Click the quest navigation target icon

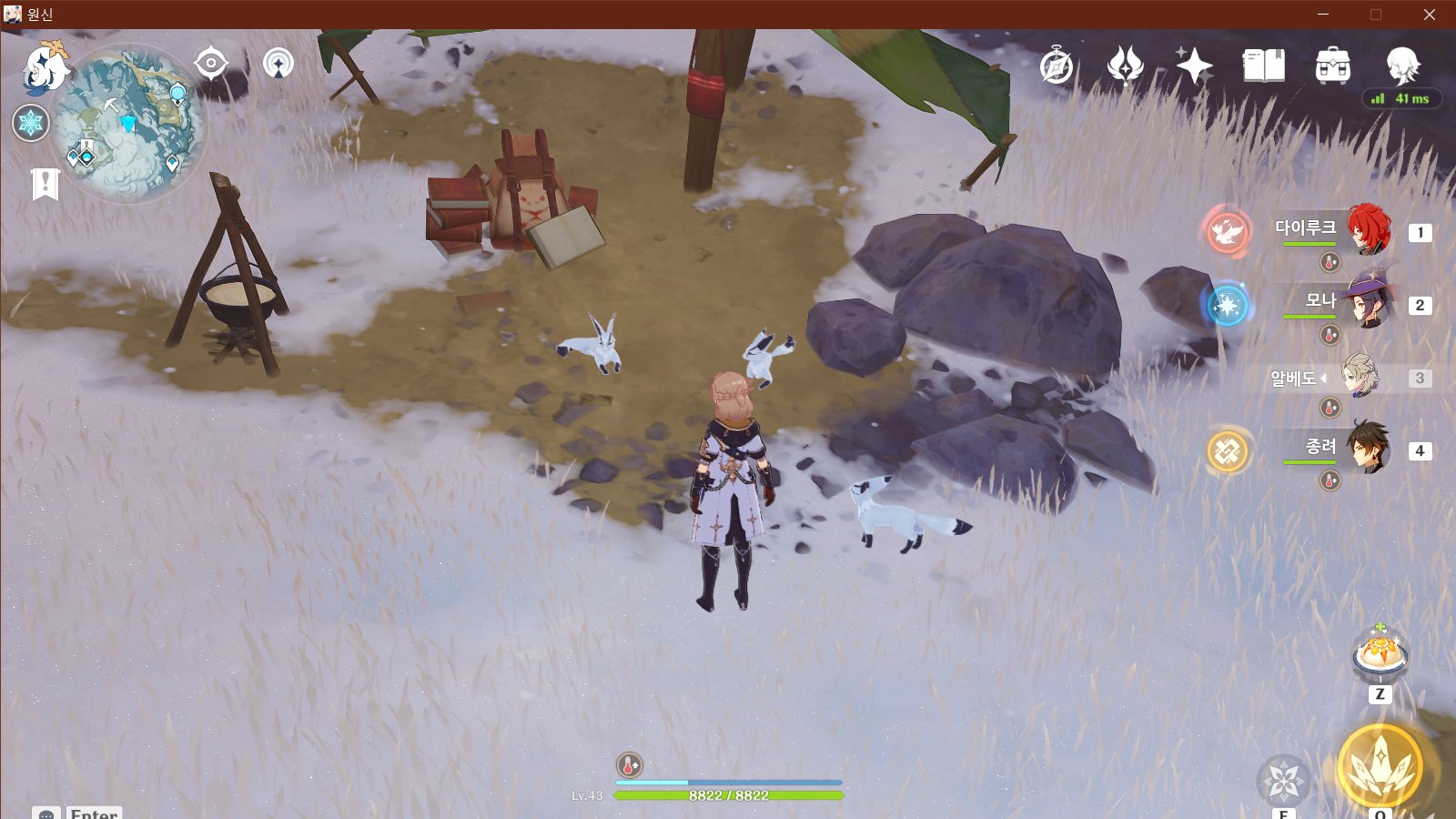211,63
